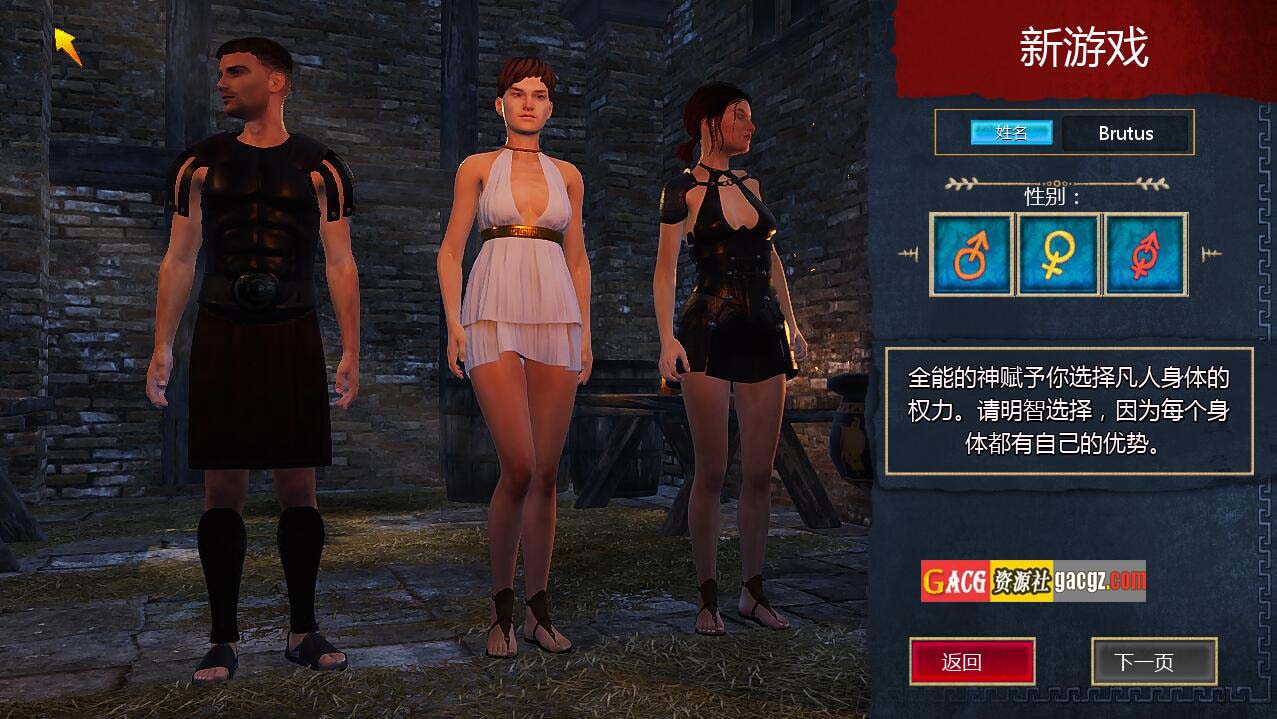This screenshot has height=719, width=1277.
Task: Click the Brutus name input field
Action: 1125,133
